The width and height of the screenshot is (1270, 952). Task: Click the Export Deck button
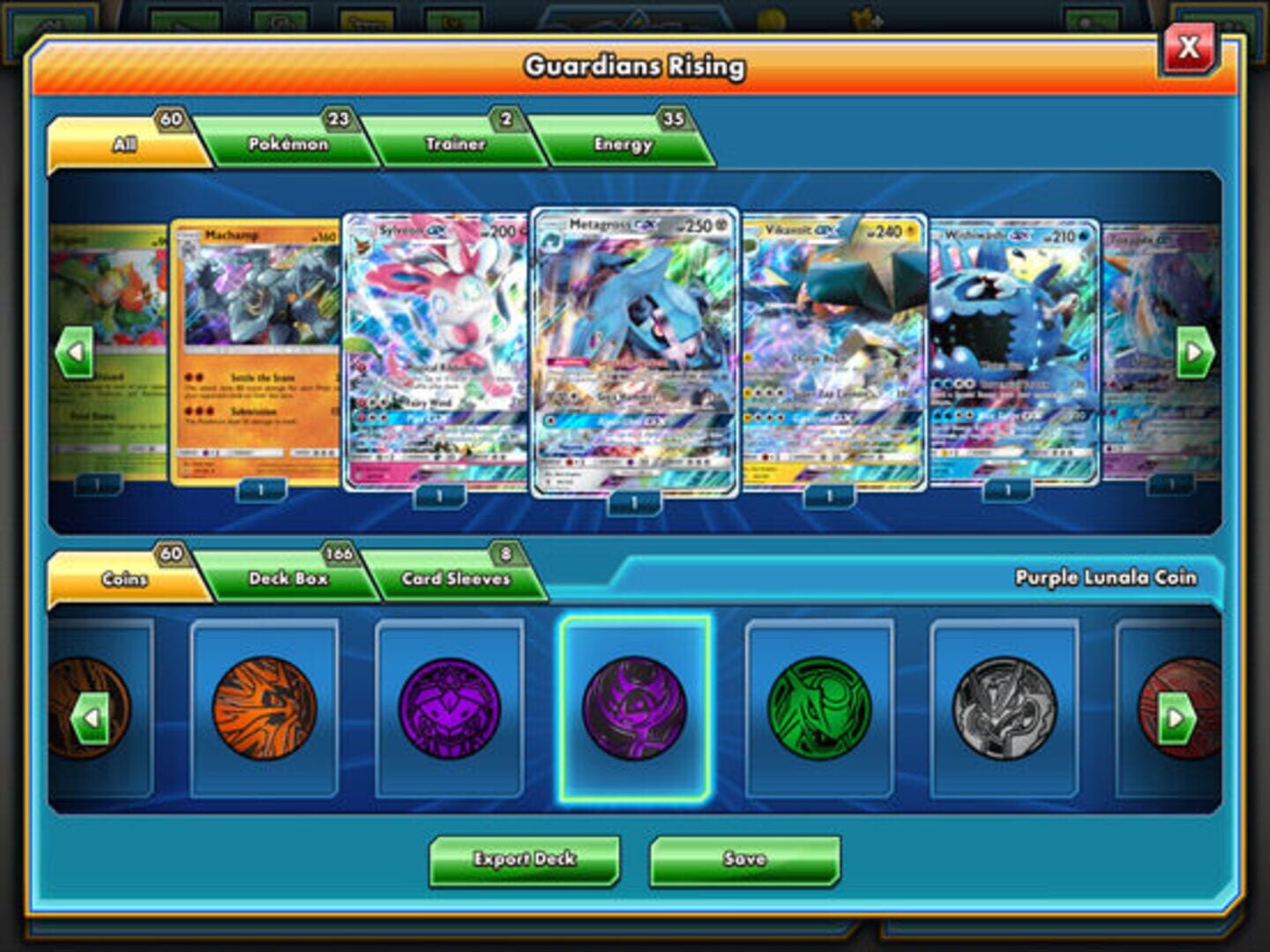(x=527, y=858)
